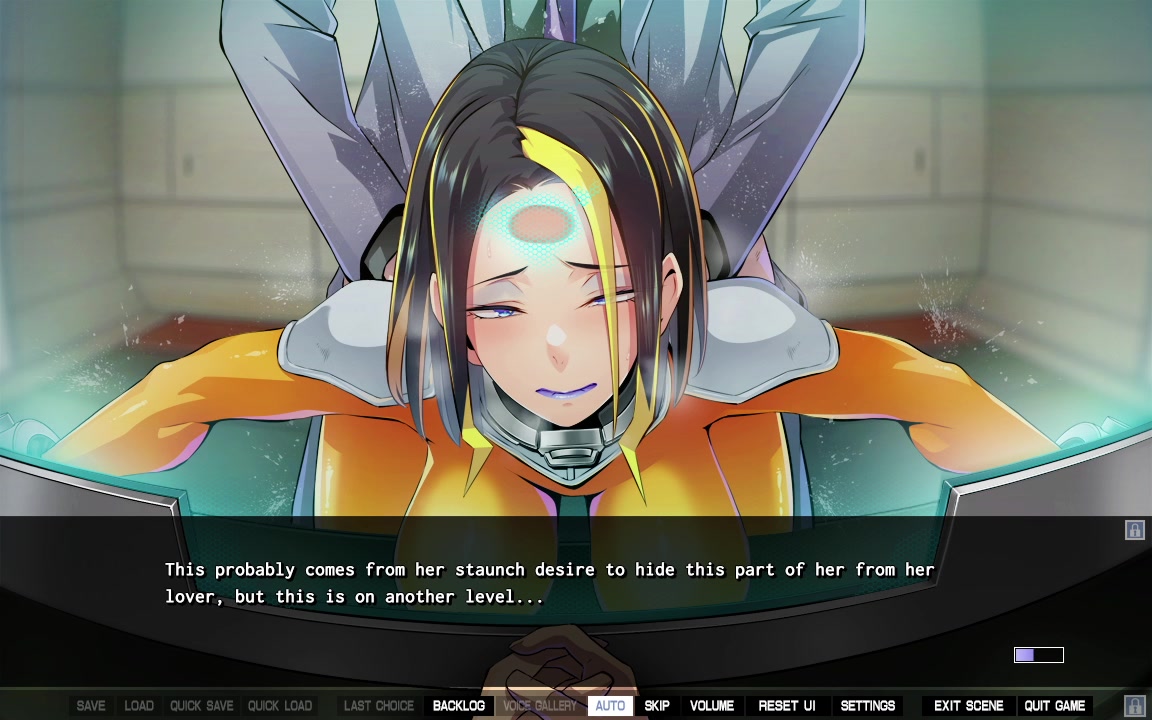
Task: Click the greyed Save button
Action: click(91, 706)
